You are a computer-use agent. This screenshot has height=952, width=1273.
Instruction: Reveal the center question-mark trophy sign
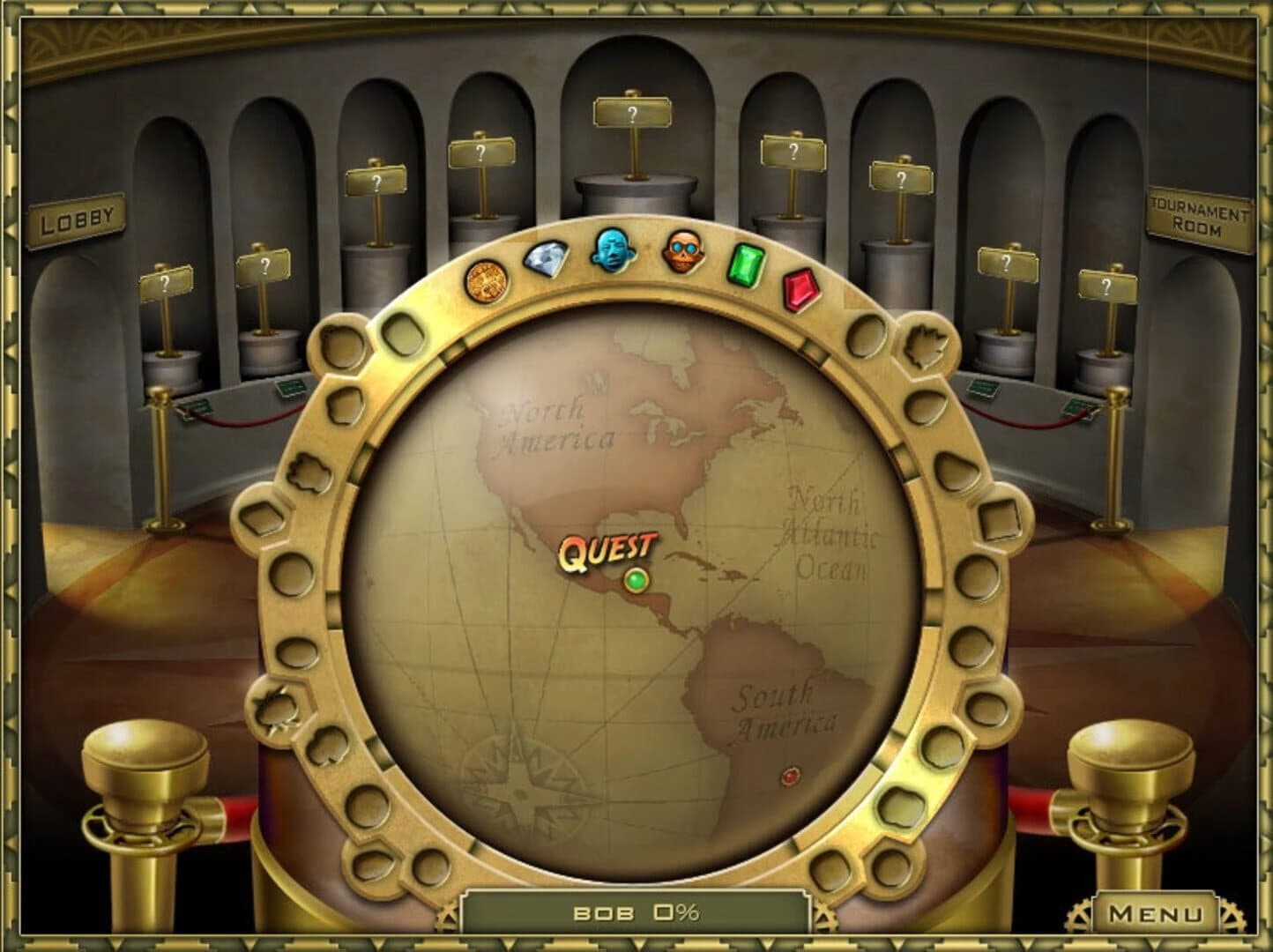(x=631, y=113)
